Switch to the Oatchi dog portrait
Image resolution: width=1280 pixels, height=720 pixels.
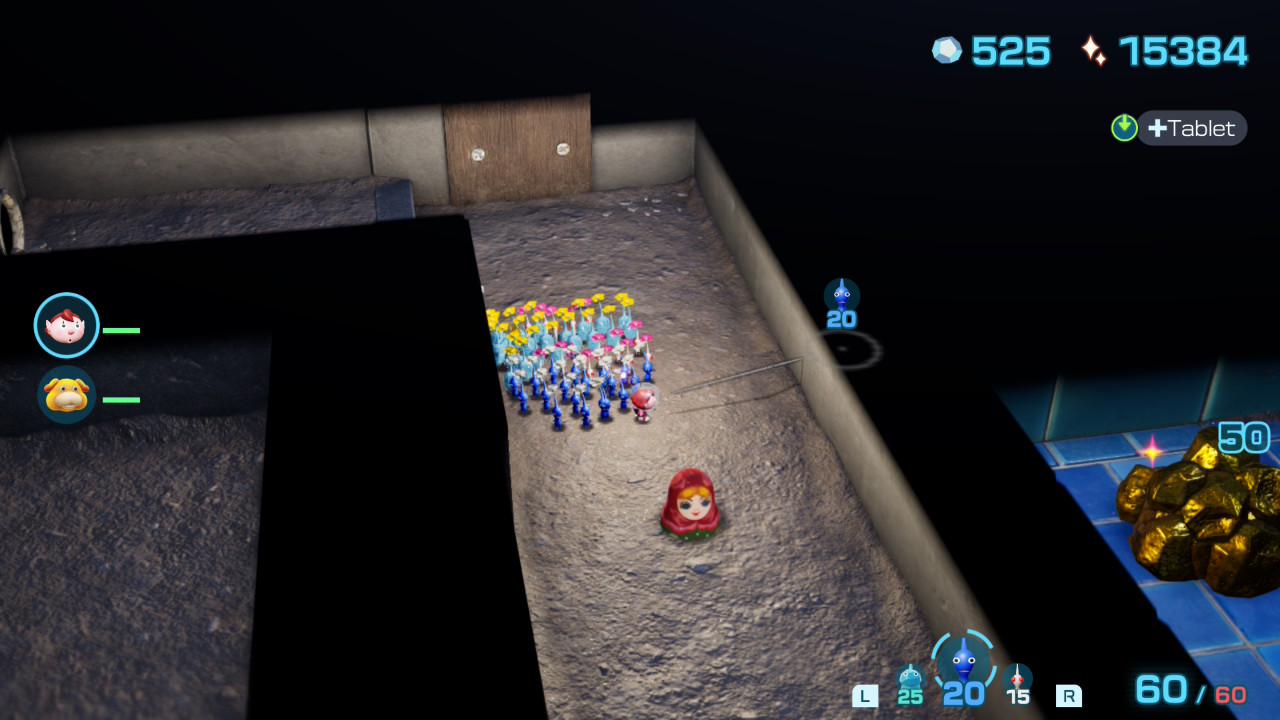(x=67, y=395)
